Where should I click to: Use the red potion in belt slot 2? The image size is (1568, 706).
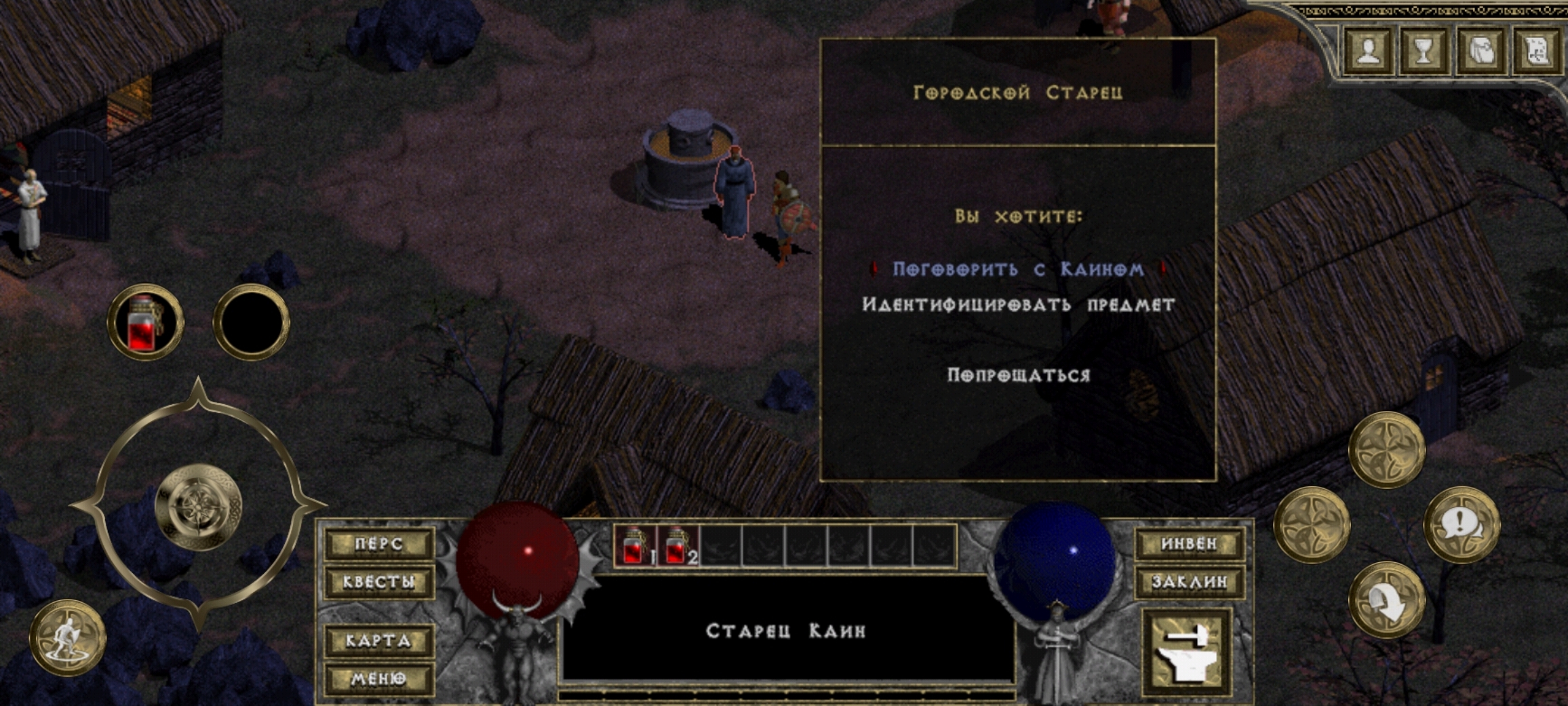(x=678, y=546)
